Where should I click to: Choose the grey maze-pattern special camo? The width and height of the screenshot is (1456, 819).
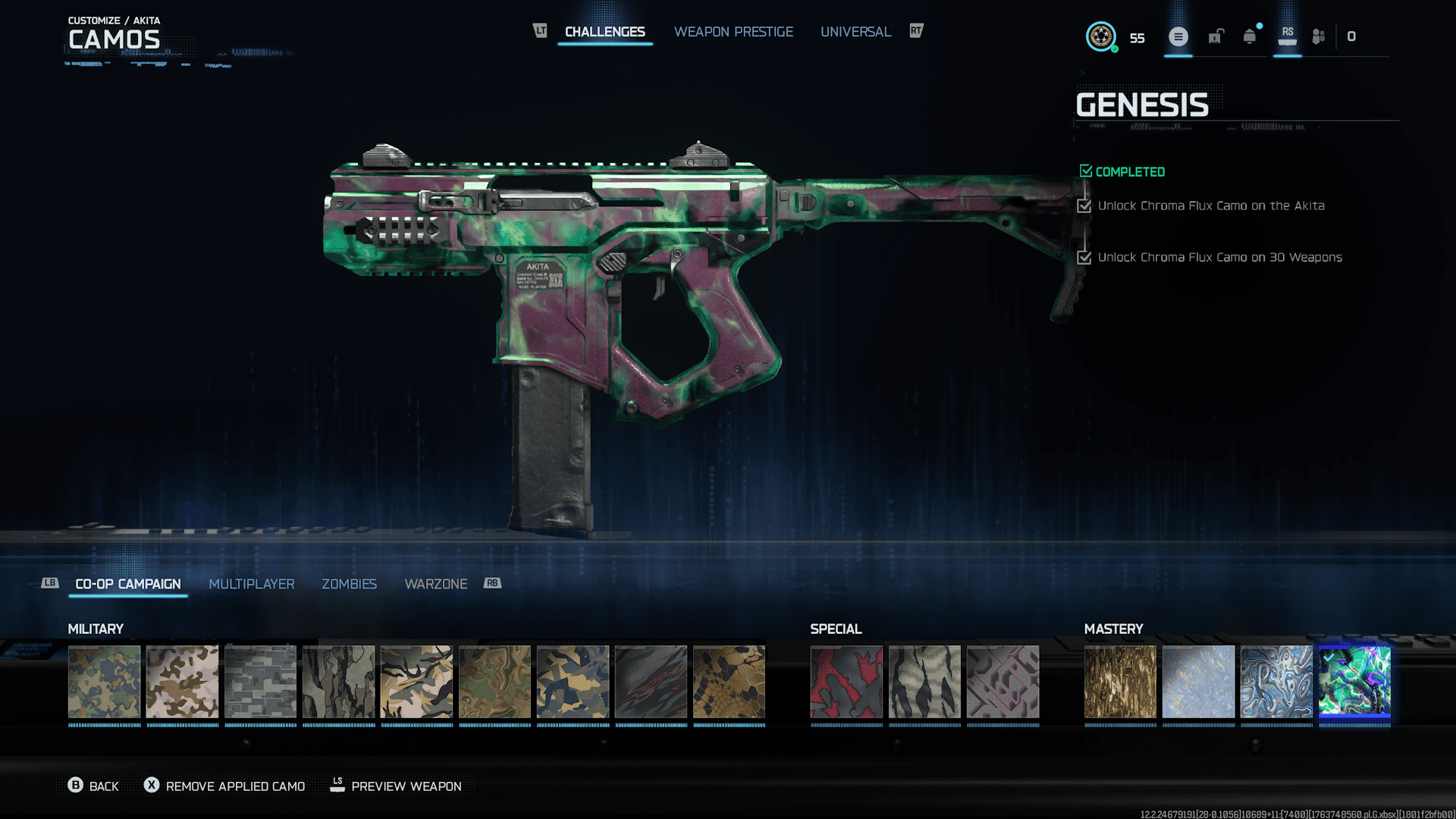(x=1003, y=681)
